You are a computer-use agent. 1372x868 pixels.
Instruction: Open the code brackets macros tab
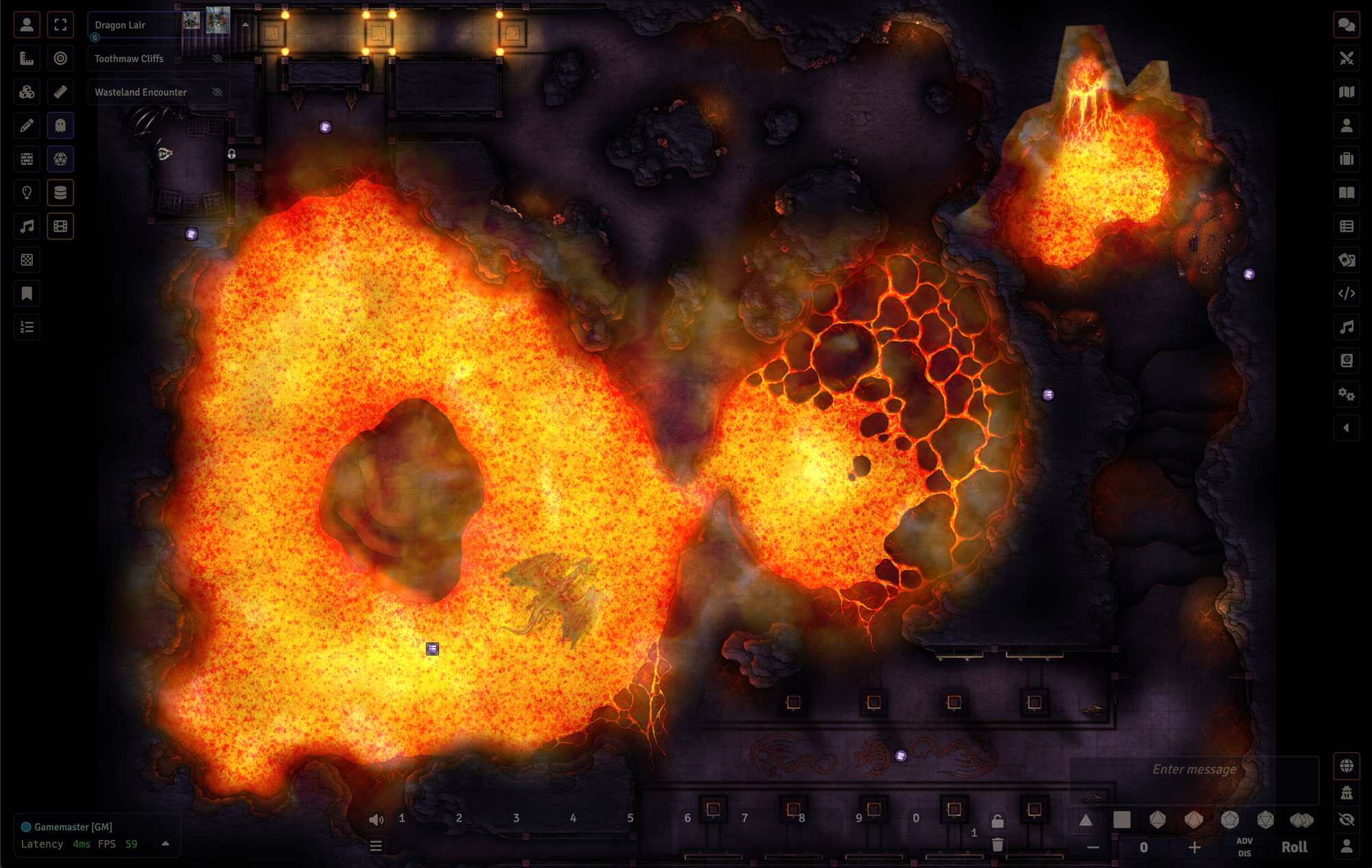(1347, 293)
